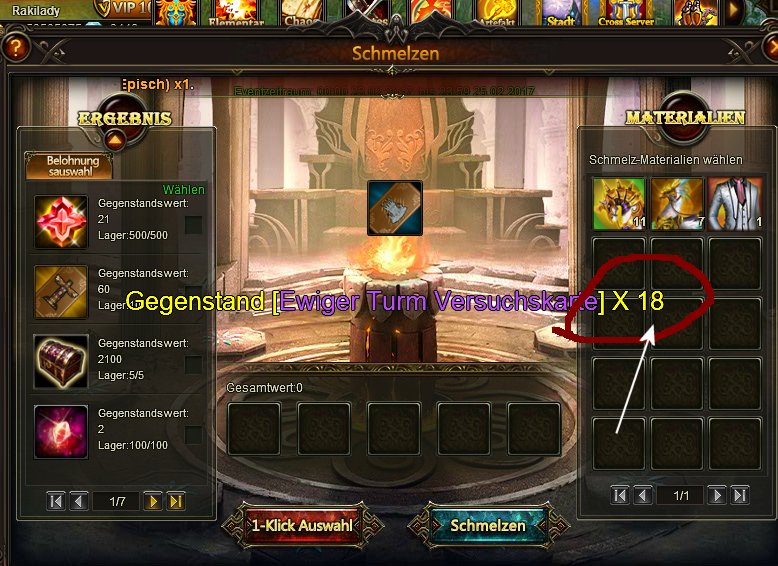This screenshot has width=778, height=566.
Task: Start smelting with the Schmelzen button
Action: (488, 525)
